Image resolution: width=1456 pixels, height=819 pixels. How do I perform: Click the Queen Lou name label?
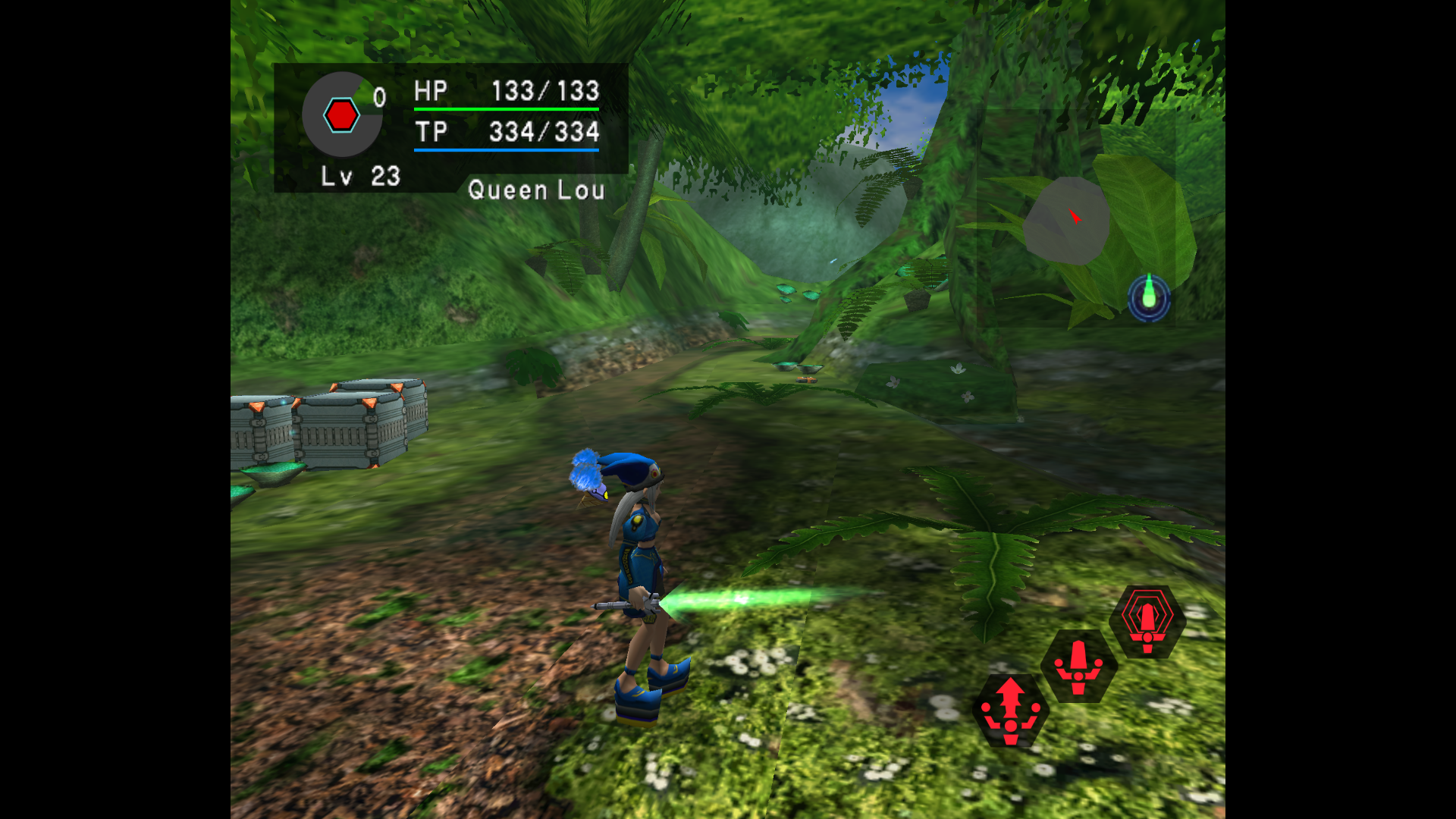(x=538, y=190)
